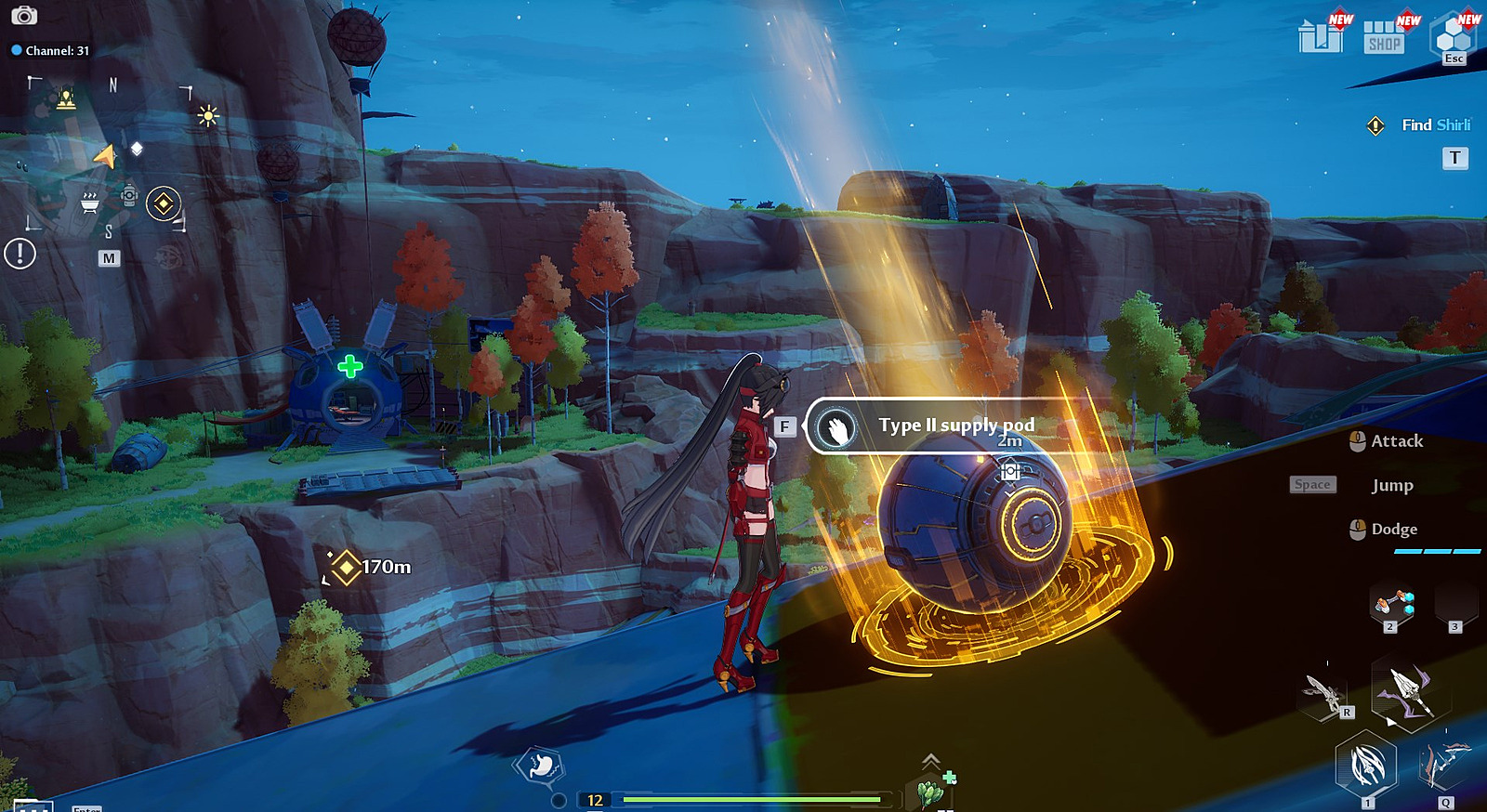Use the green lettuce healing item
Screen dimensions: 1487x812
930,792
